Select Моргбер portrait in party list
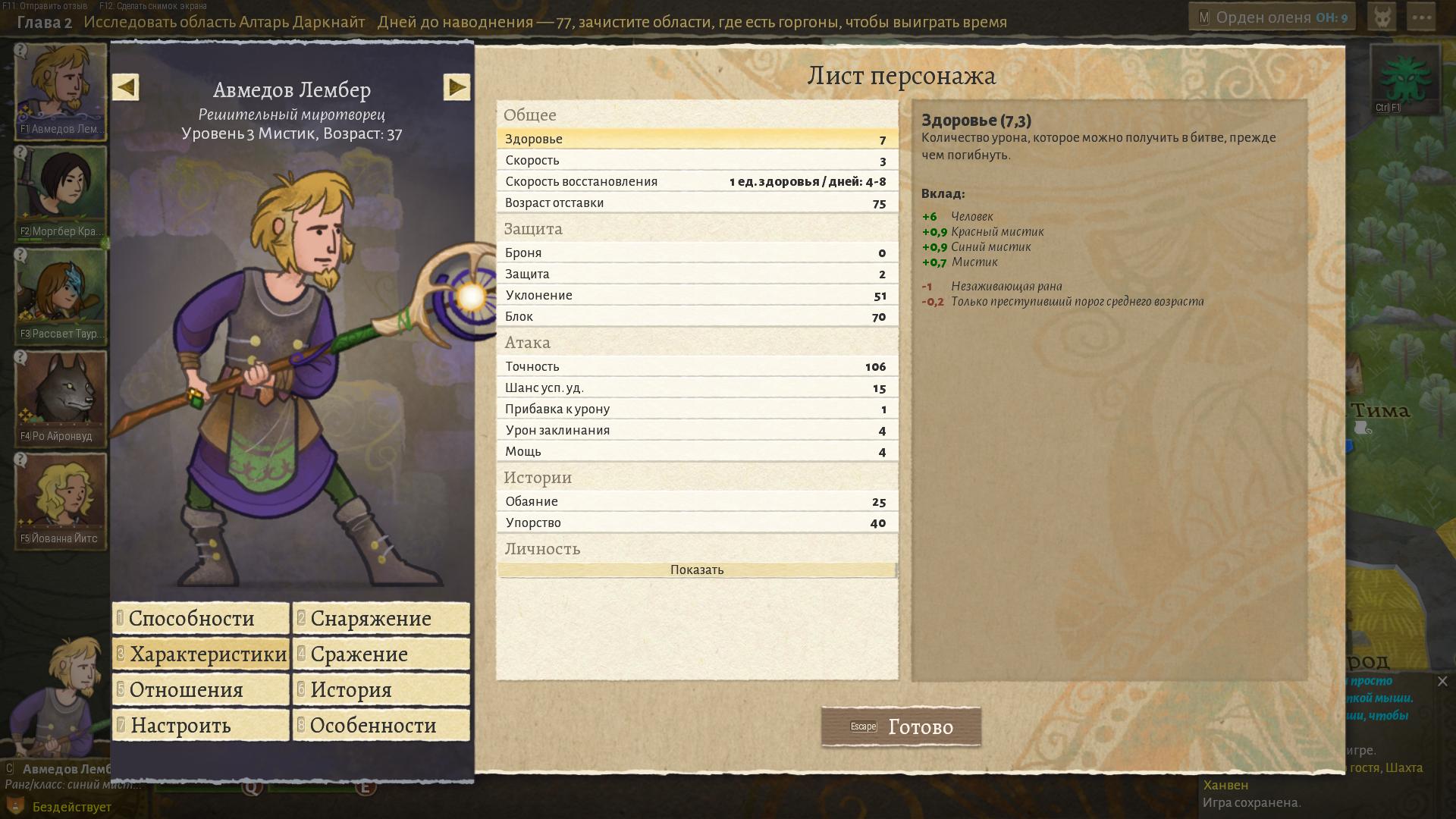Viewport: 1456px width, 819px height. tap(61, 192)
